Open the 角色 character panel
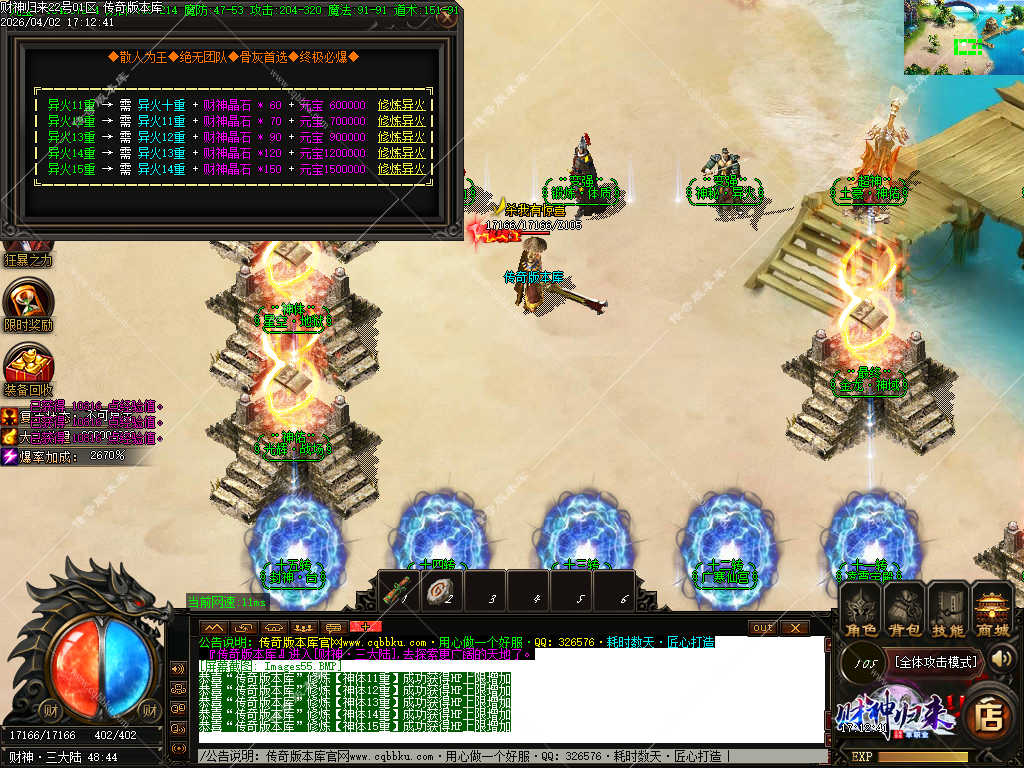1024x768 pixels. point(859,610)
